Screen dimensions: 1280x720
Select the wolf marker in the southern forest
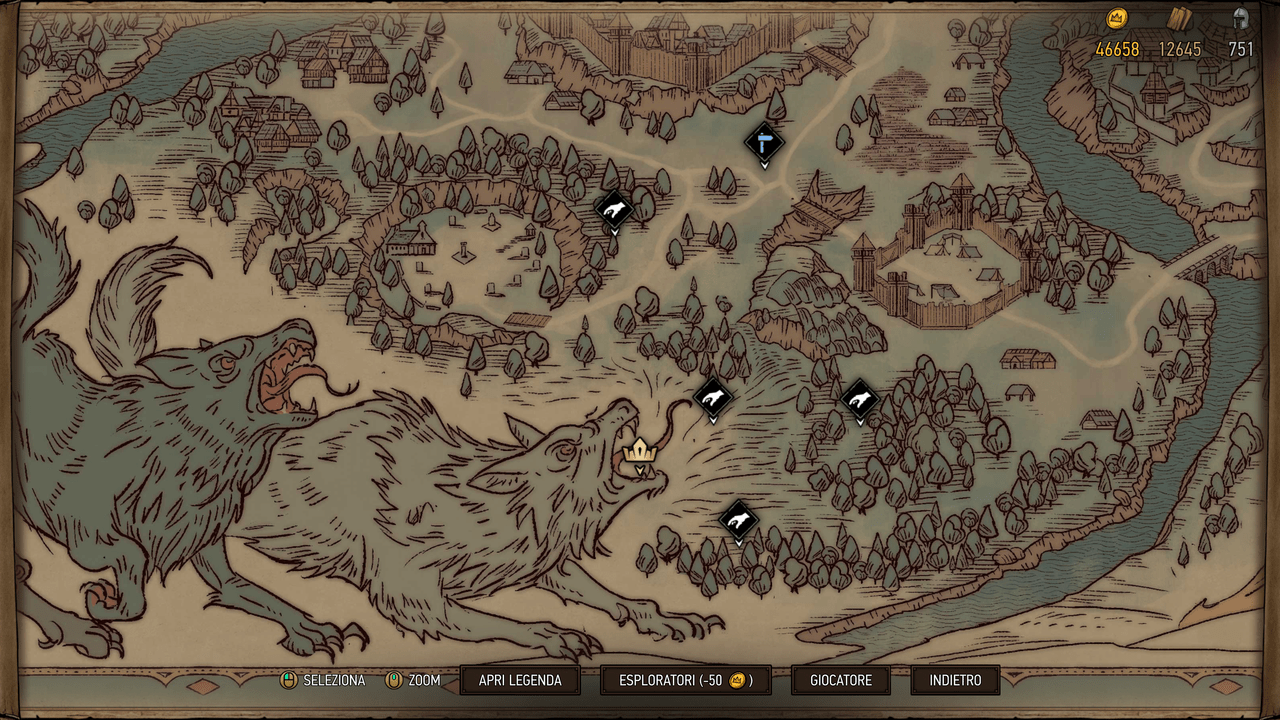pos(737,518)
